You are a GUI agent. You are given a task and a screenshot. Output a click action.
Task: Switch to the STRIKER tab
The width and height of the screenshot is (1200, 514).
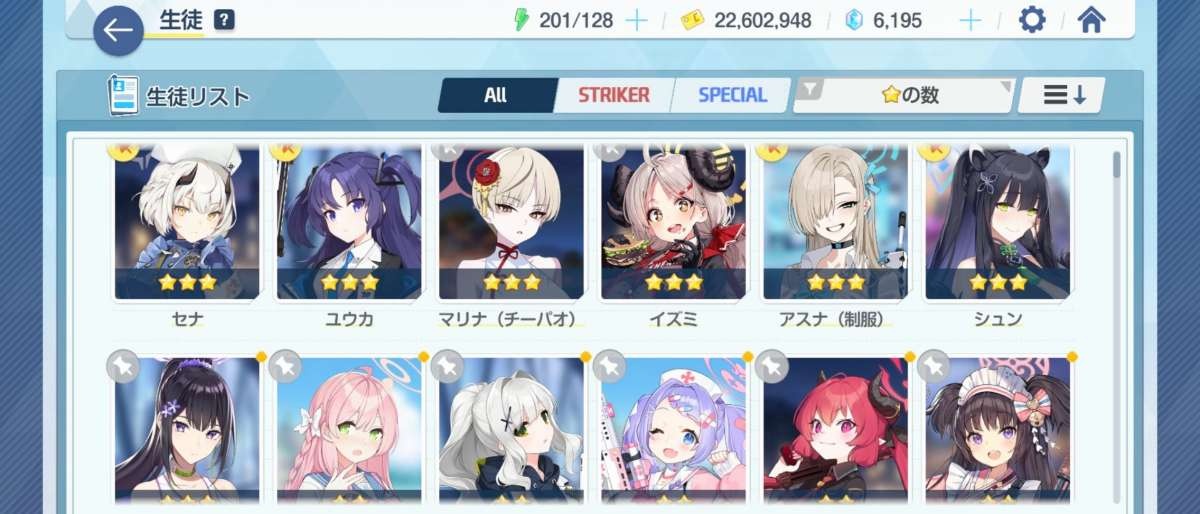[x=613, y=95]
